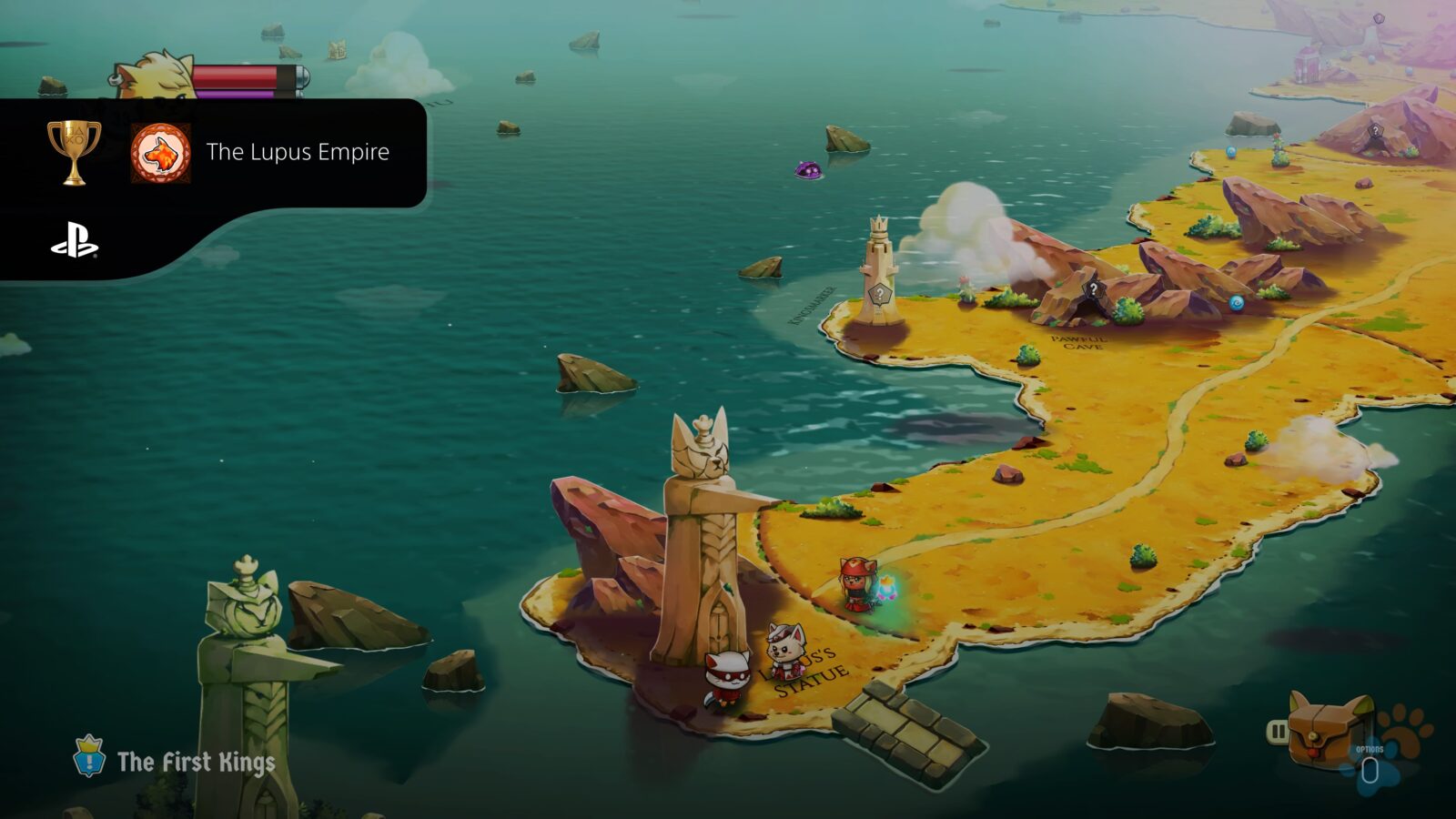The height and width of the screenshot is (819, 1456).
Task: Open the trophy notification banner details
Action: [x=218, y=155]
